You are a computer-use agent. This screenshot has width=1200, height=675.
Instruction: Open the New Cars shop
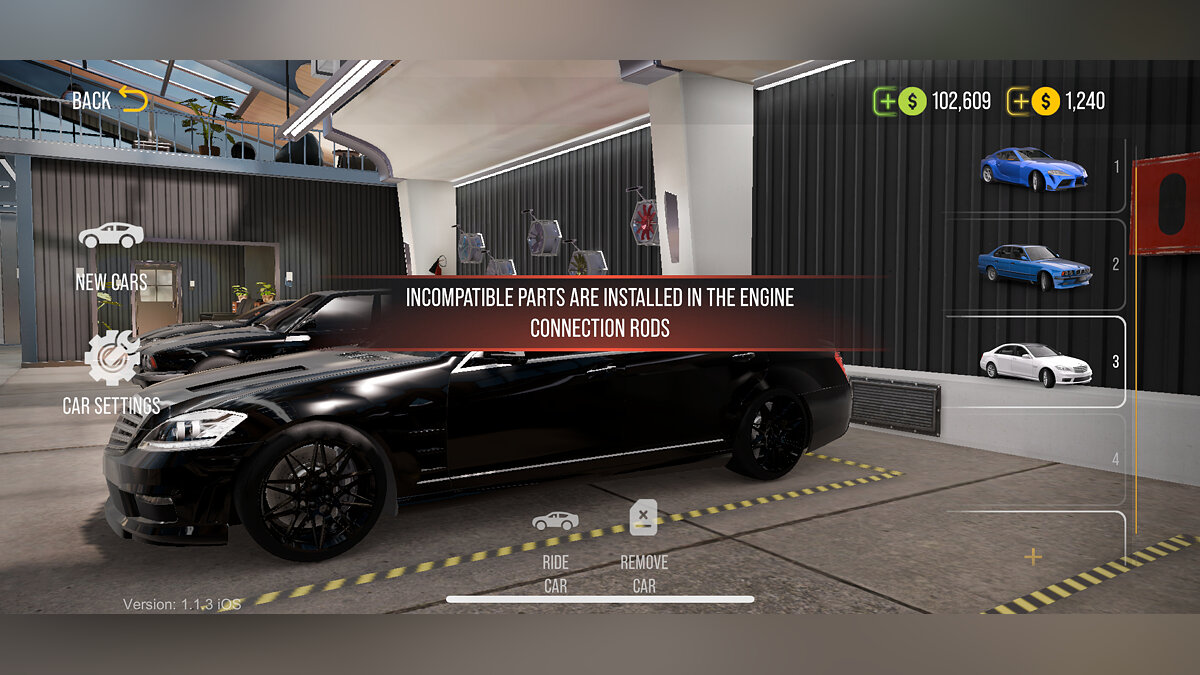click(x=111, y=255)
